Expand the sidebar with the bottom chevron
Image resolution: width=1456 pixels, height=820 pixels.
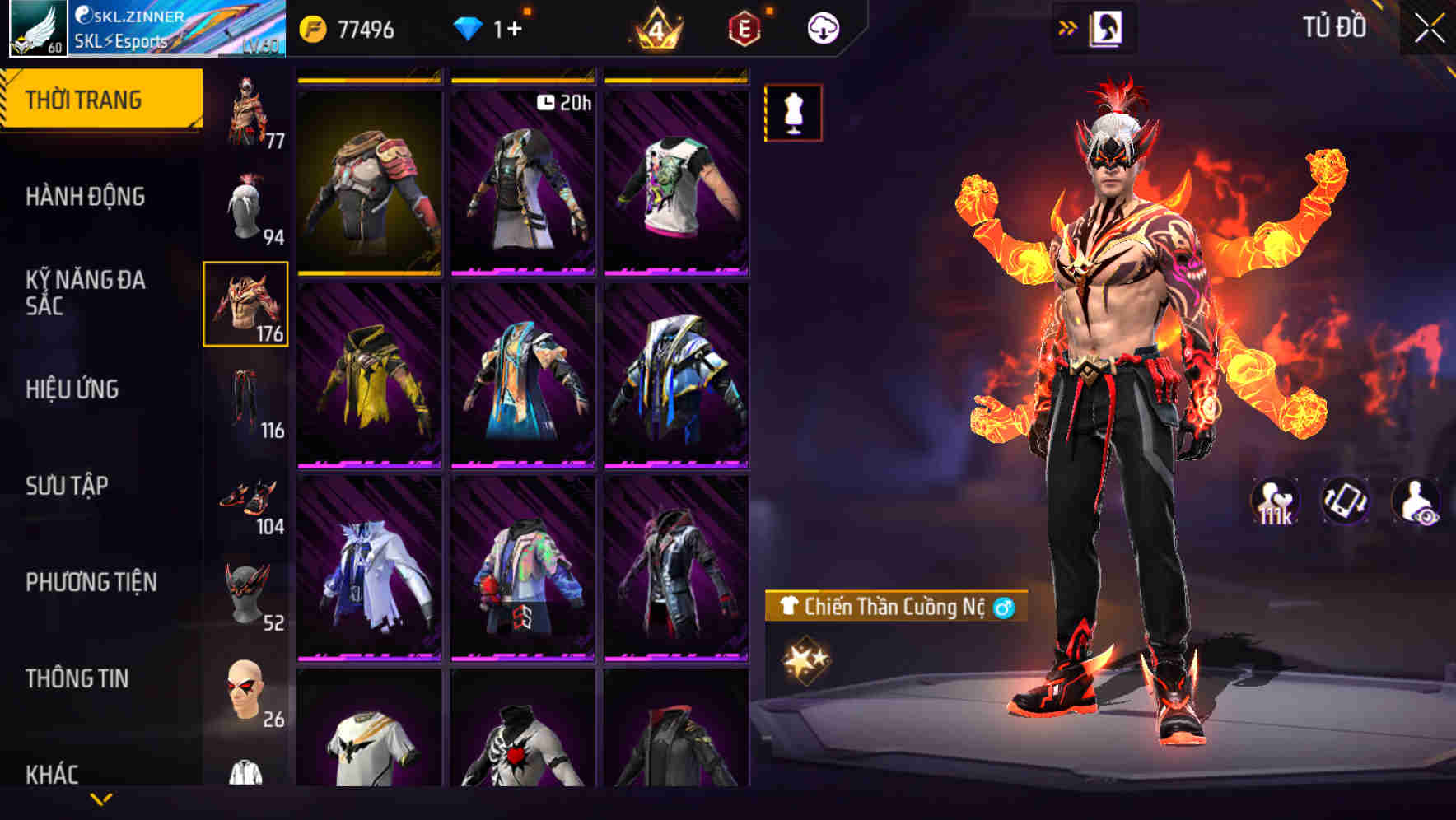(x=101, y=797)
